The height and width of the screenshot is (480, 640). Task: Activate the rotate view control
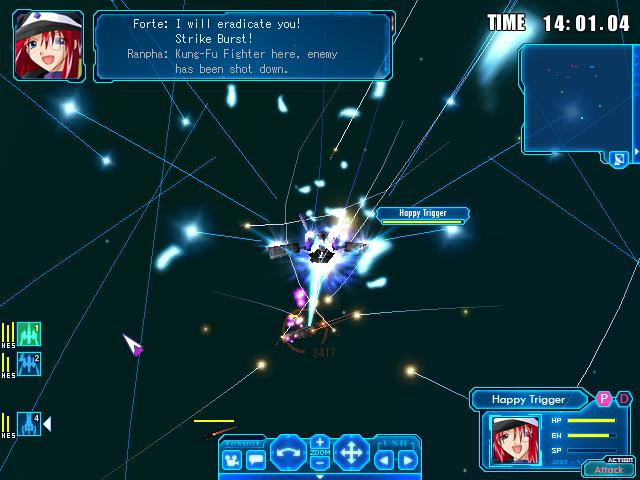point(288,452)
